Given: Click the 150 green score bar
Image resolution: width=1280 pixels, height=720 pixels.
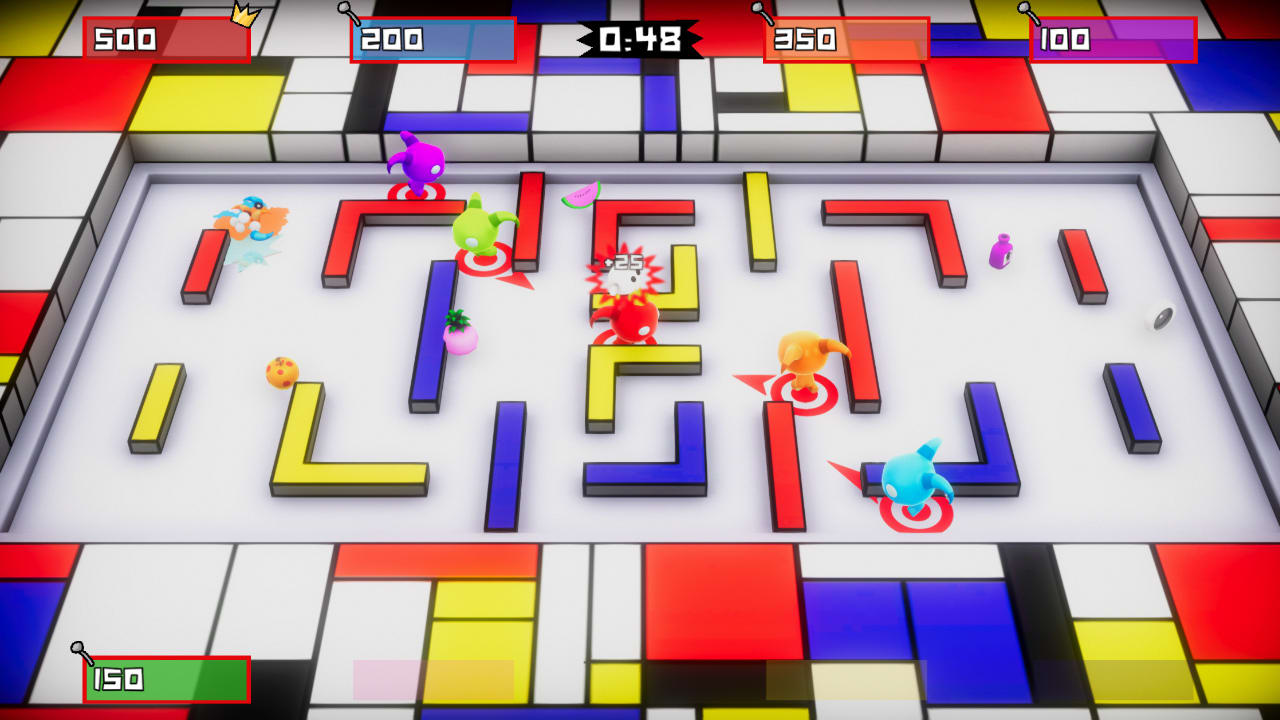Looking at the screenshot, I should click(x=165, y=678).
